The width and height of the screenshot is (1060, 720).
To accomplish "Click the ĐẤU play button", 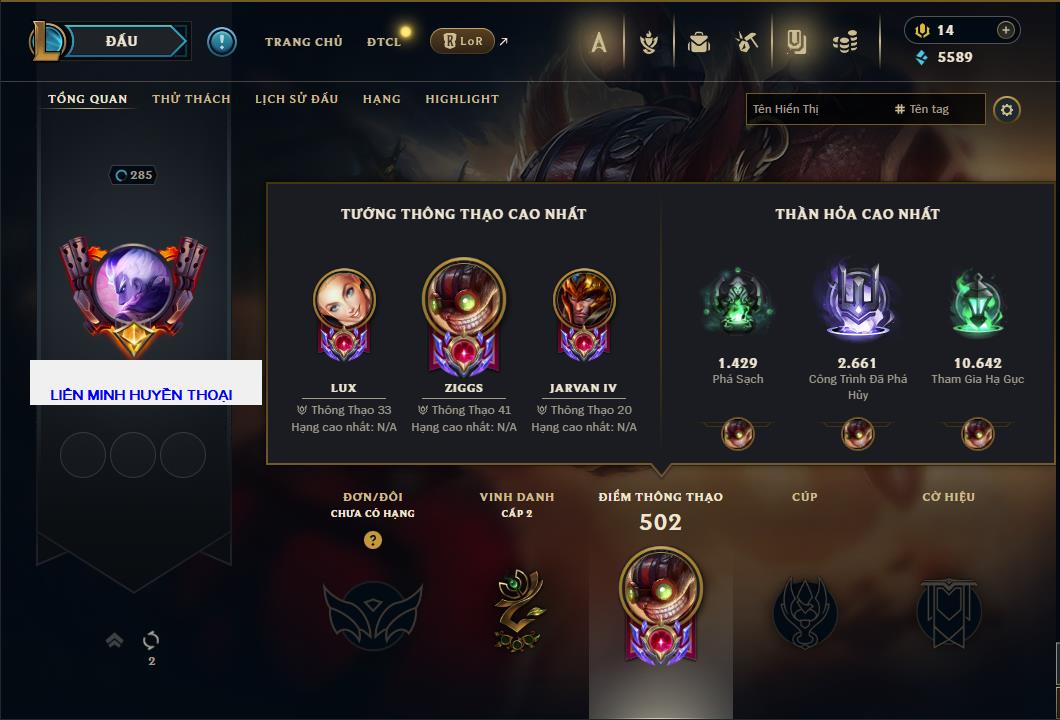I will [x=122, y=41].
